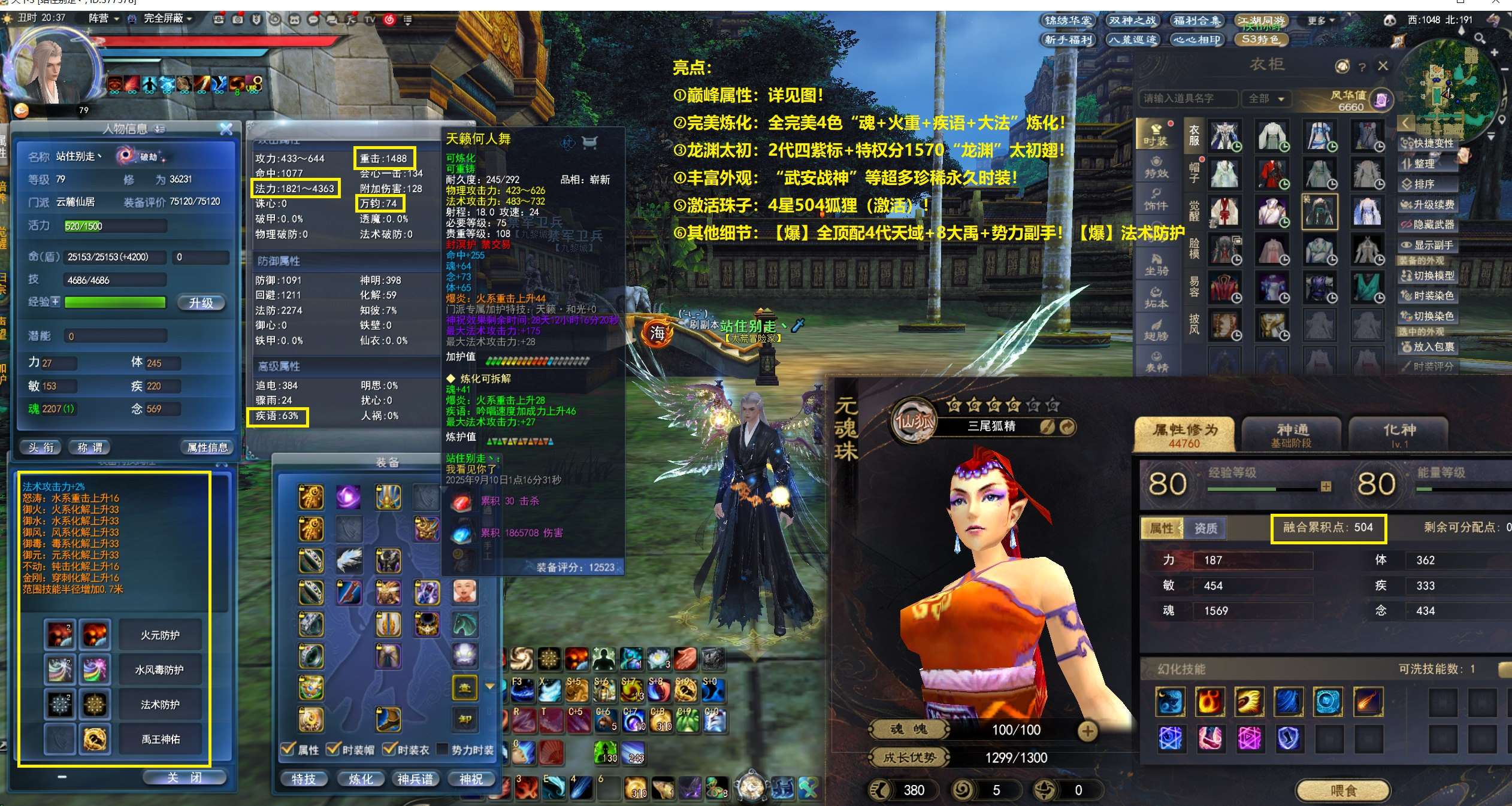The height and width of the screenshot is (806, 1512).
Task: Open the 福利合集 top menu button
Action: (x=1196, y=20)
